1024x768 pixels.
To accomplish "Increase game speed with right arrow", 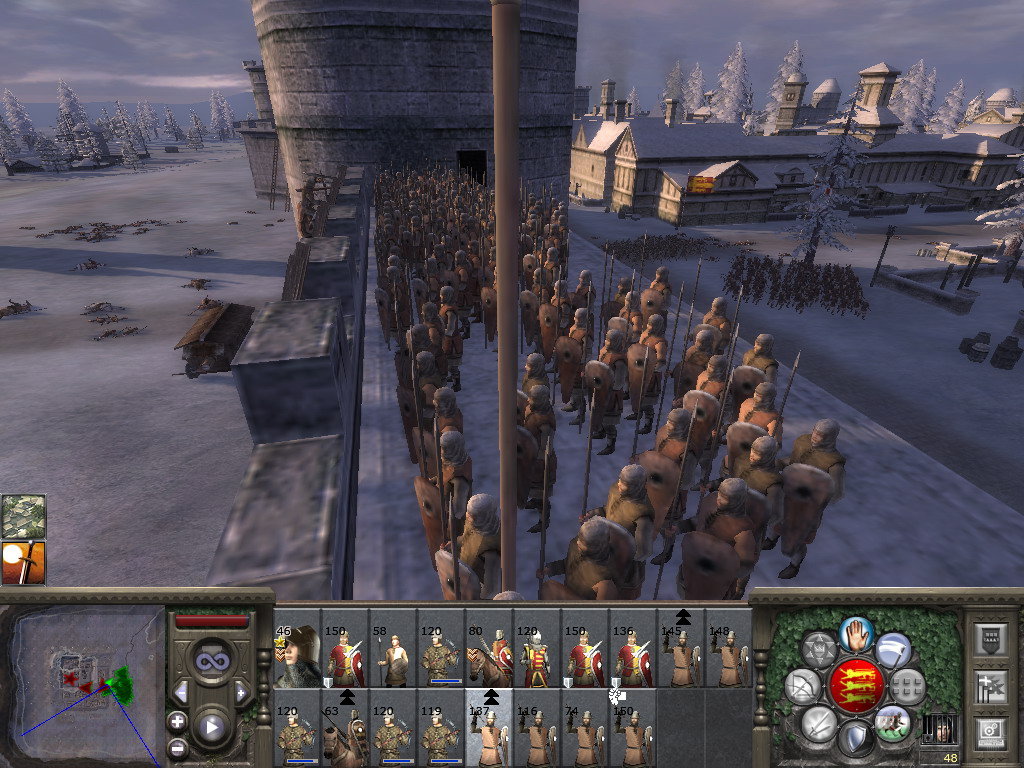I will tap(240, 692).
